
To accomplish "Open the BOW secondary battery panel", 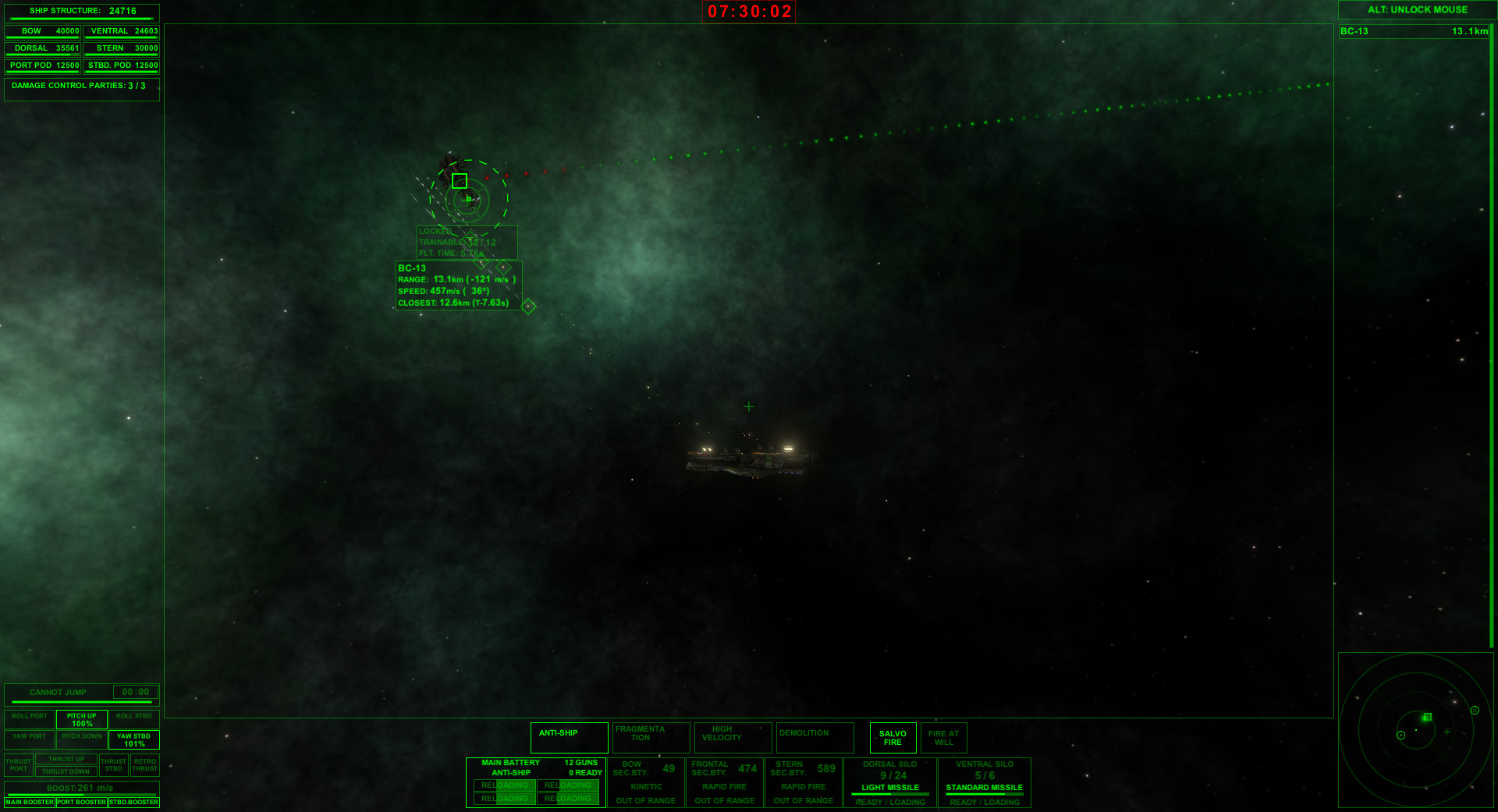I will coord(647,780).
